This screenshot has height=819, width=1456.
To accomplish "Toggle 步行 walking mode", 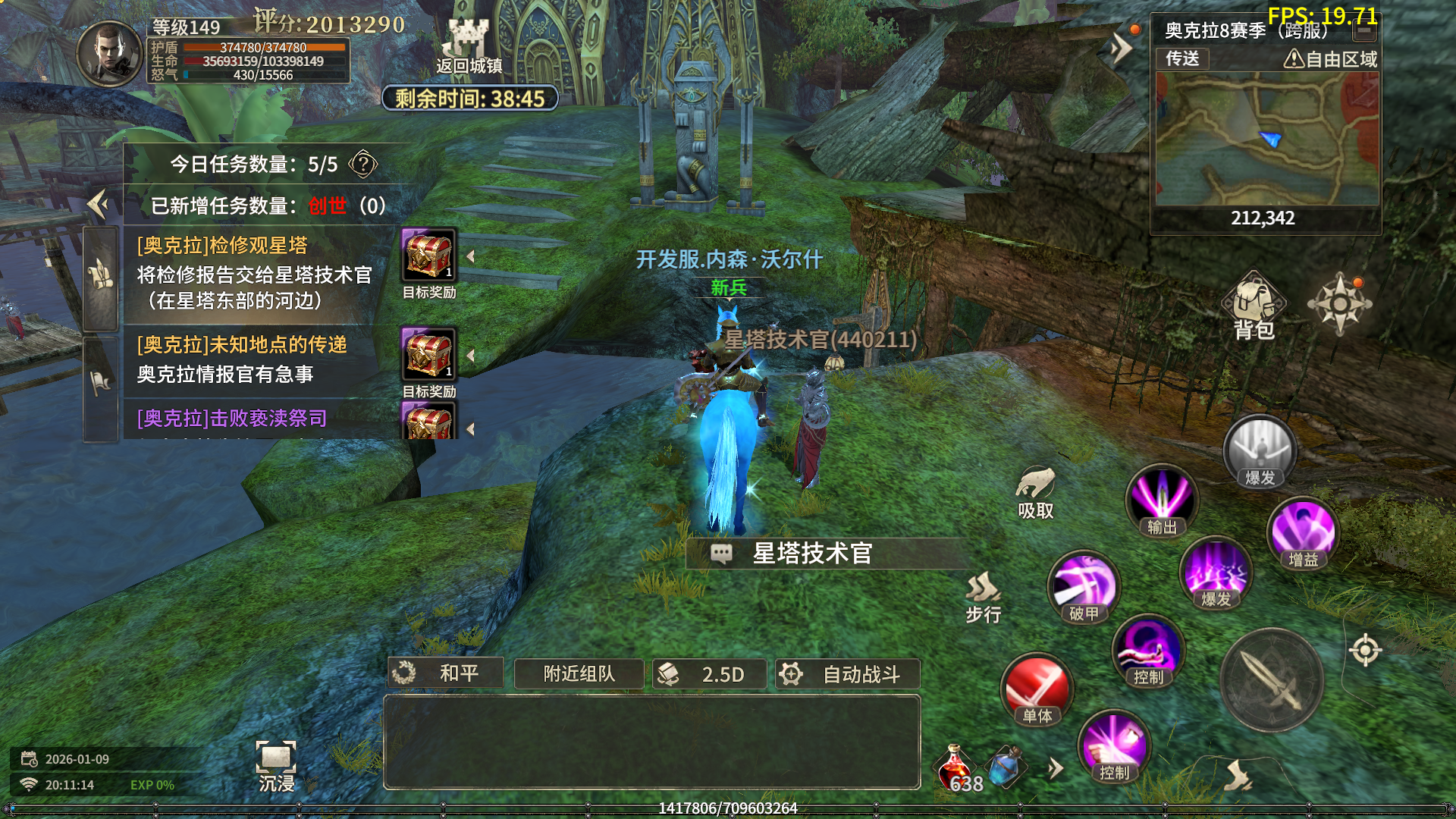I will click(x=983, y=598).
